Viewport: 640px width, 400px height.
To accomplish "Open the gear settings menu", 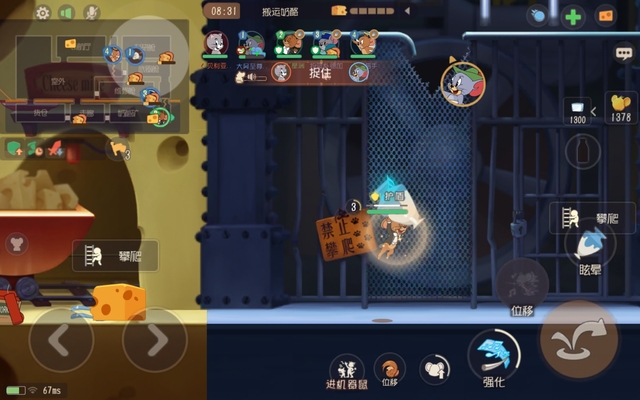I will tap(42, 13).
